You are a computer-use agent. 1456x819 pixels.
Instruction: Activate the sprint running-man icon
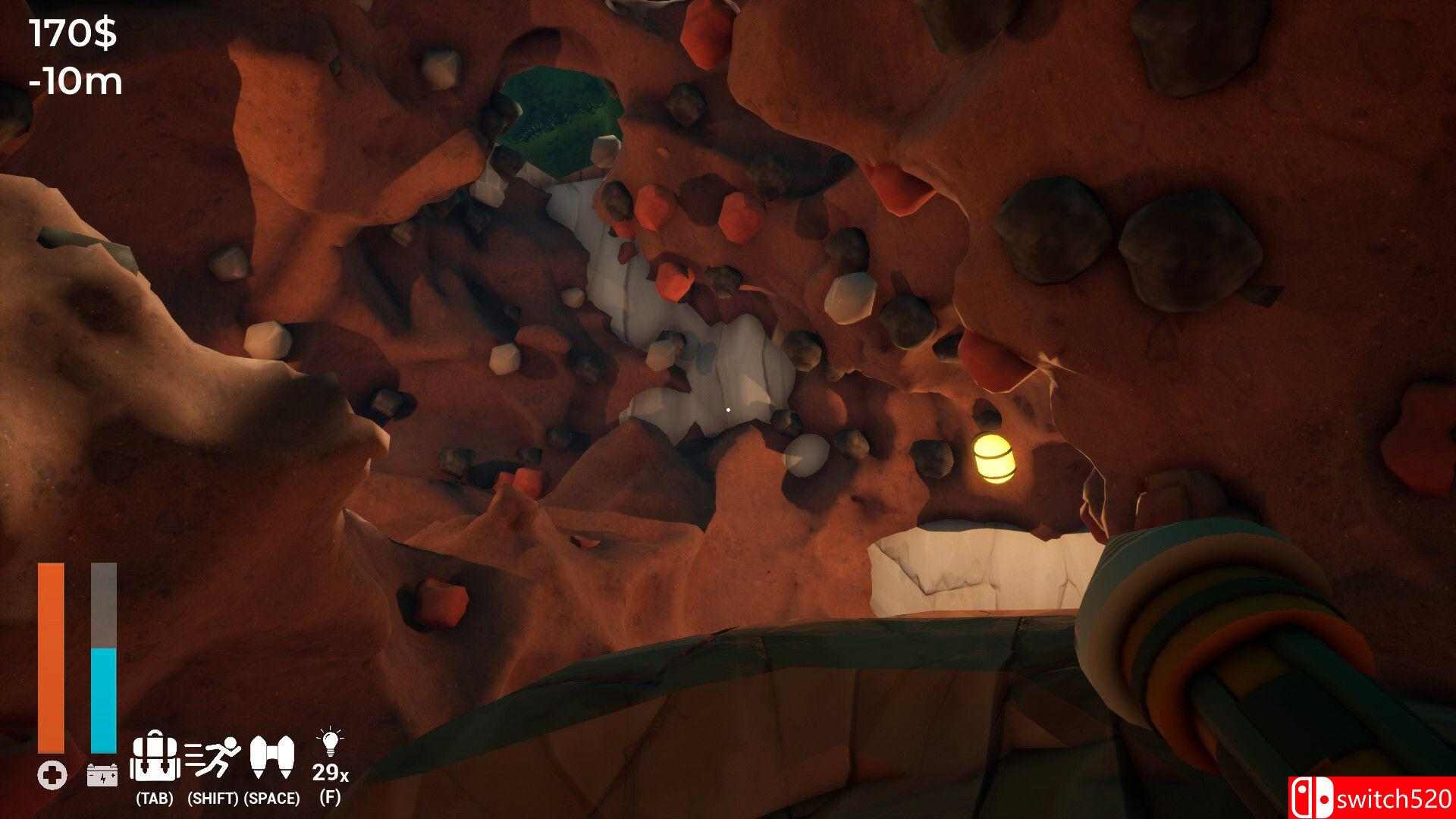tap(213, 758)
